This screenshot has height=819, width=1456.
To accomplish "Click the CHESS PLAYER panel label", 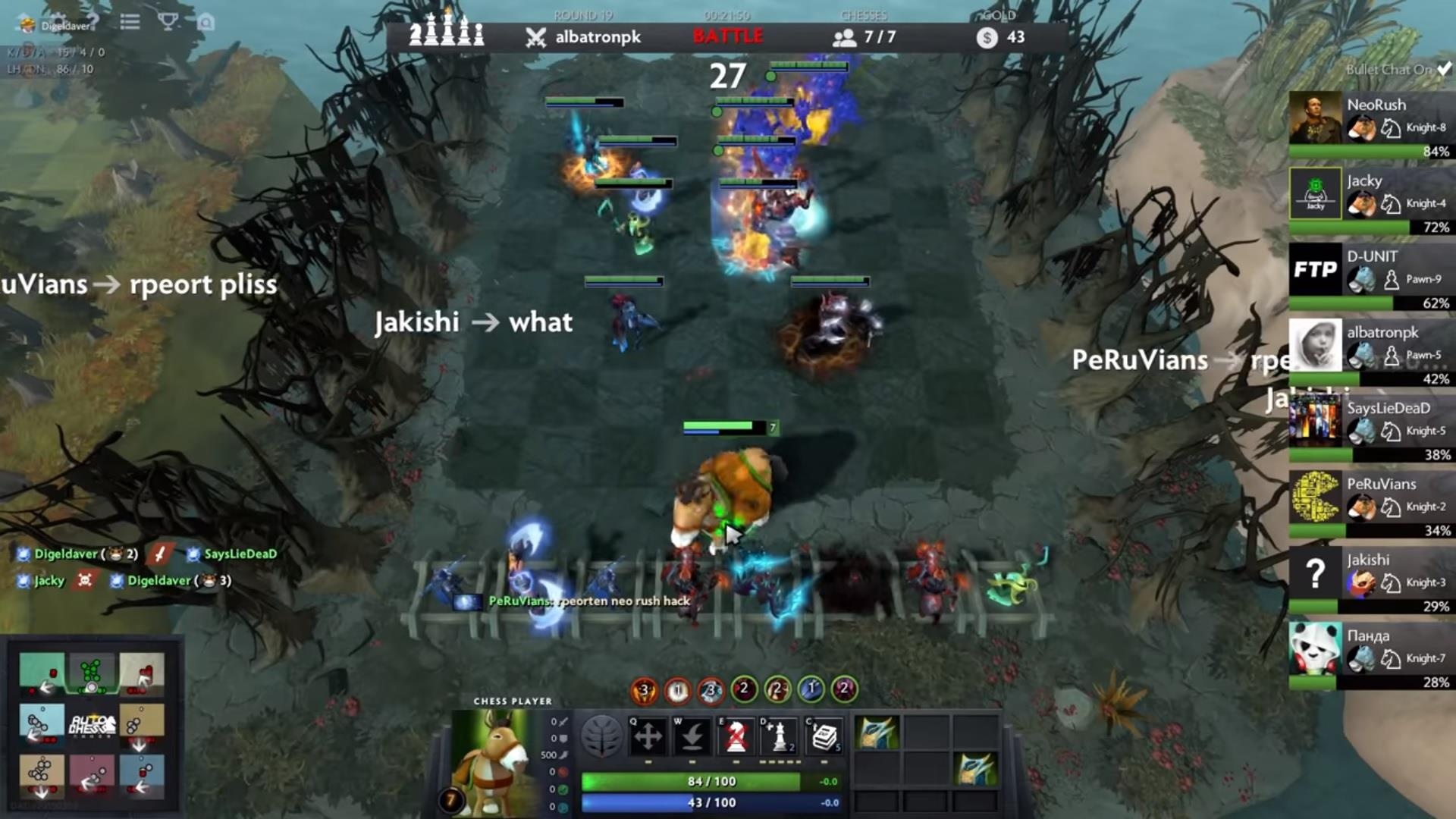I will [512, 701].
